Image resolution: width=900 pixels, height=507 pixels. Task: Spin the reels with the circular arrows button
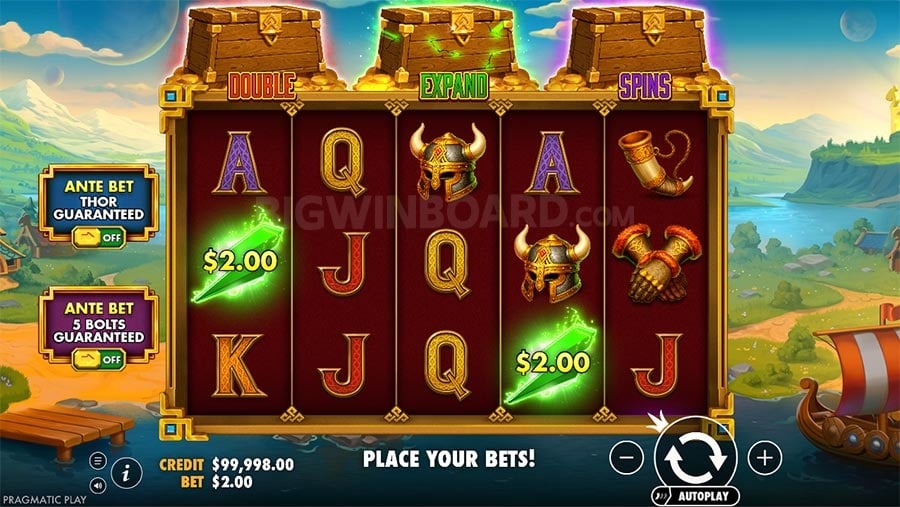(695, 455)
